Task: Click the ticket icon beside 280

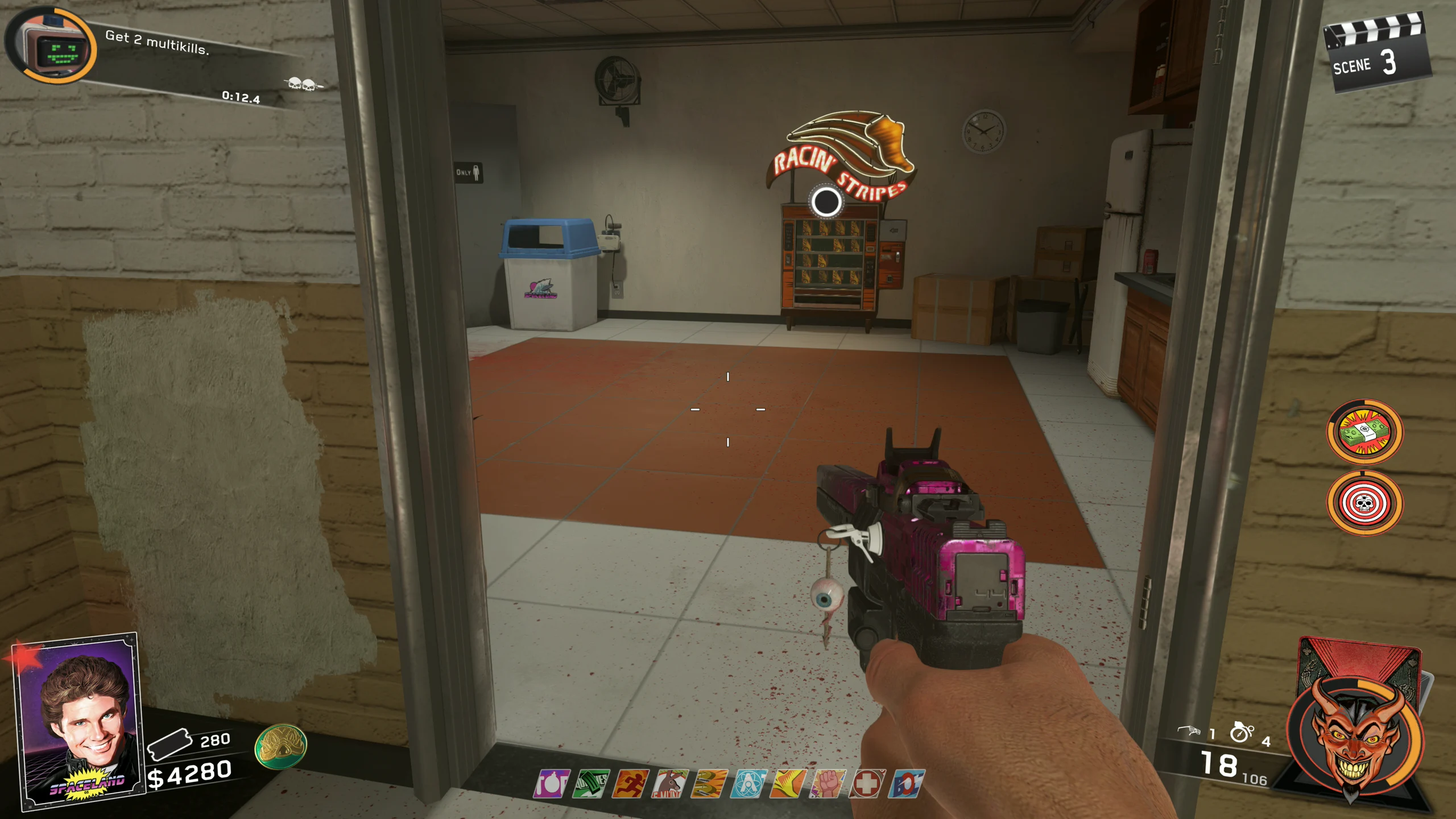Action: pos(169,743)
